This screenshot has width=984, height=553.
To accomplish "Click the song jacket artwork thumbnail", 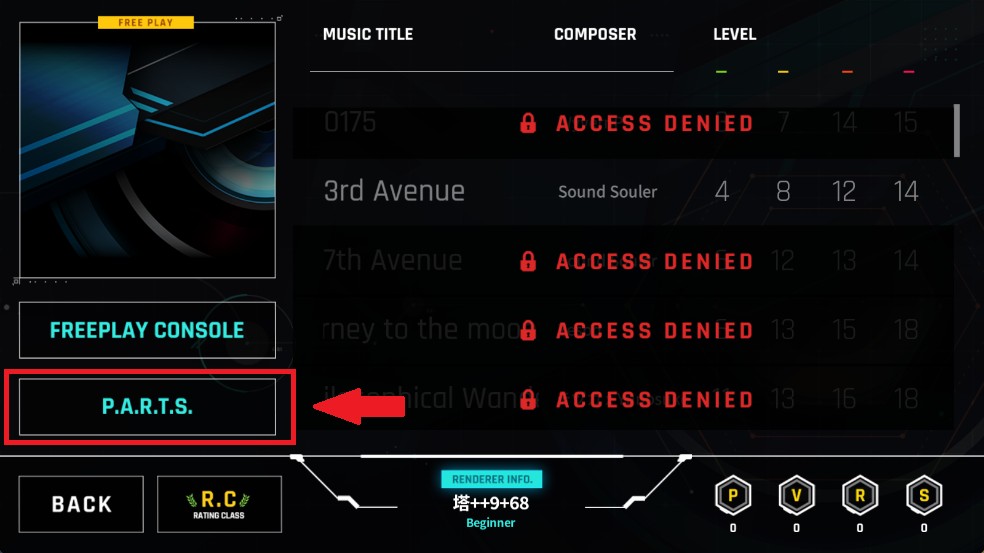I will click(147, 150).
